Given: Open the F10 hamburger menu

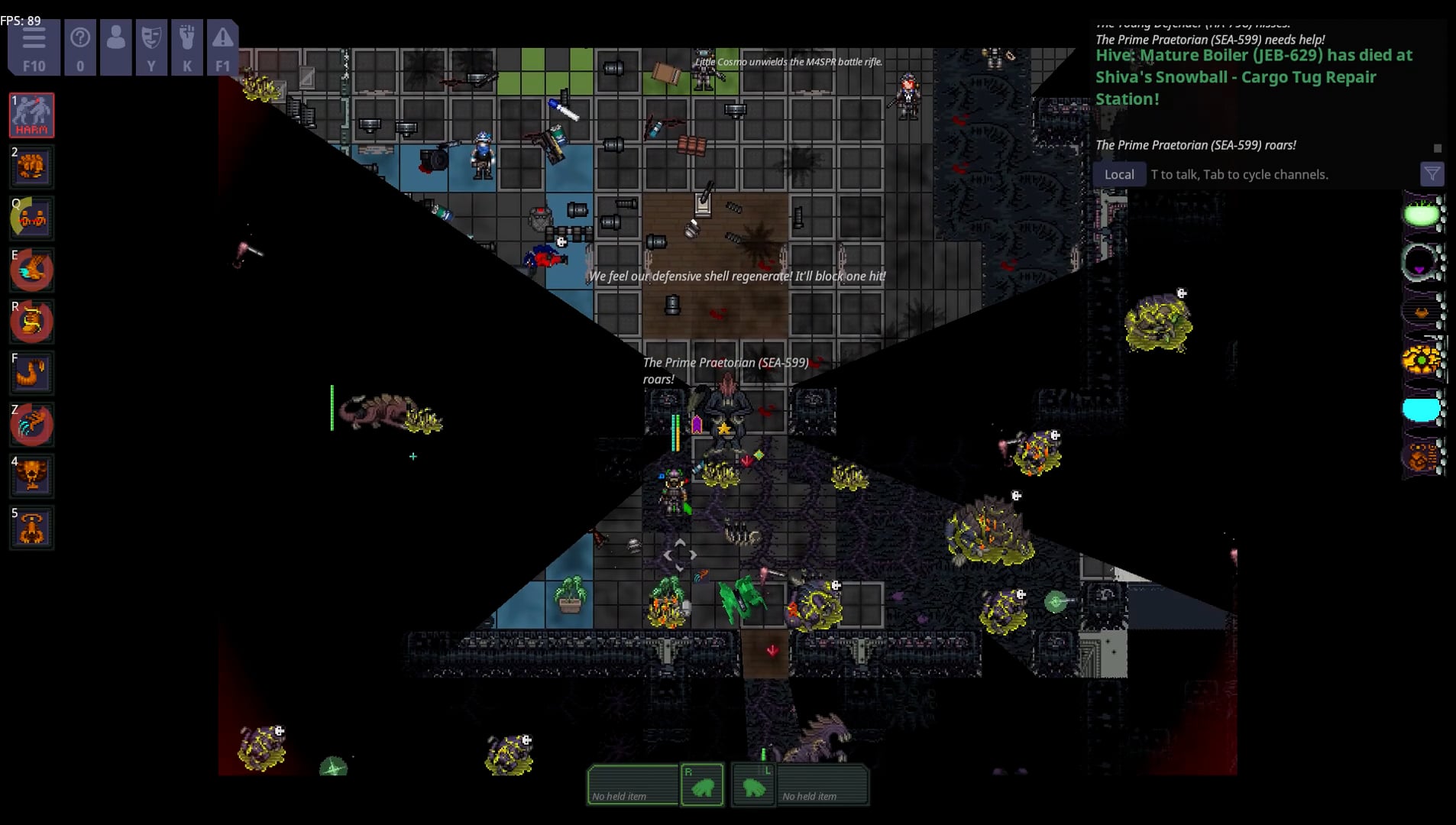Looking at the screenshot, I should tap(34, 47).
